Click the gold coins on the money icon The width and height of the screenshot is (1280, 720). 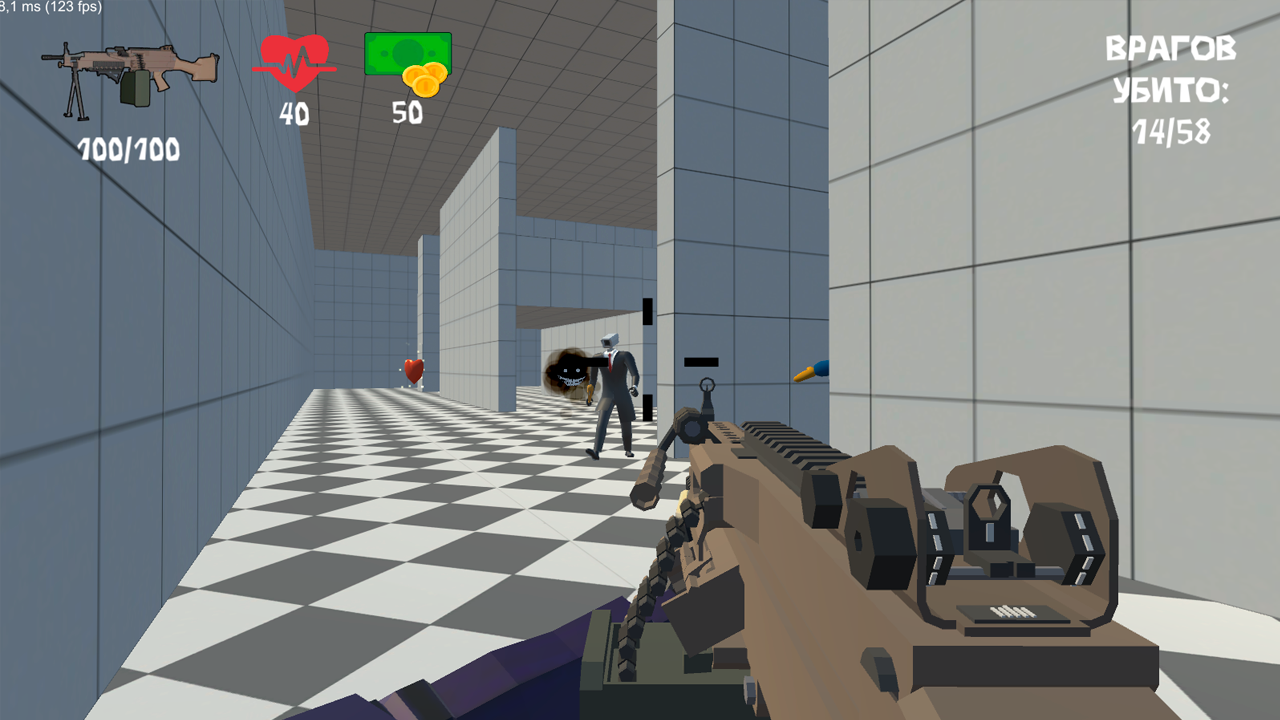427,80
